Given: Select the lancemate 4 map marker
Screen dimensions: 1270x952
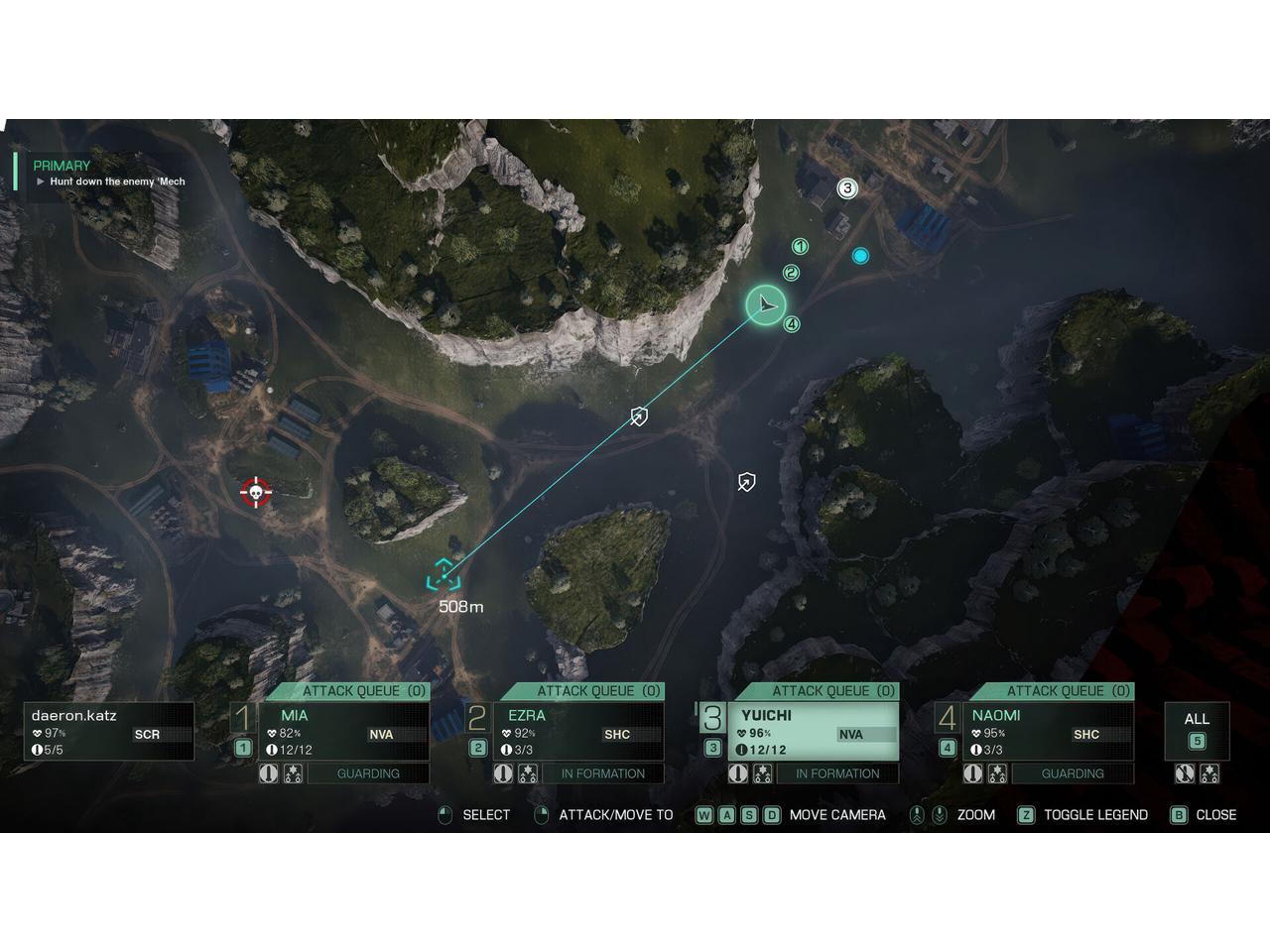Looking at the screenshot, I should point(791,324).
